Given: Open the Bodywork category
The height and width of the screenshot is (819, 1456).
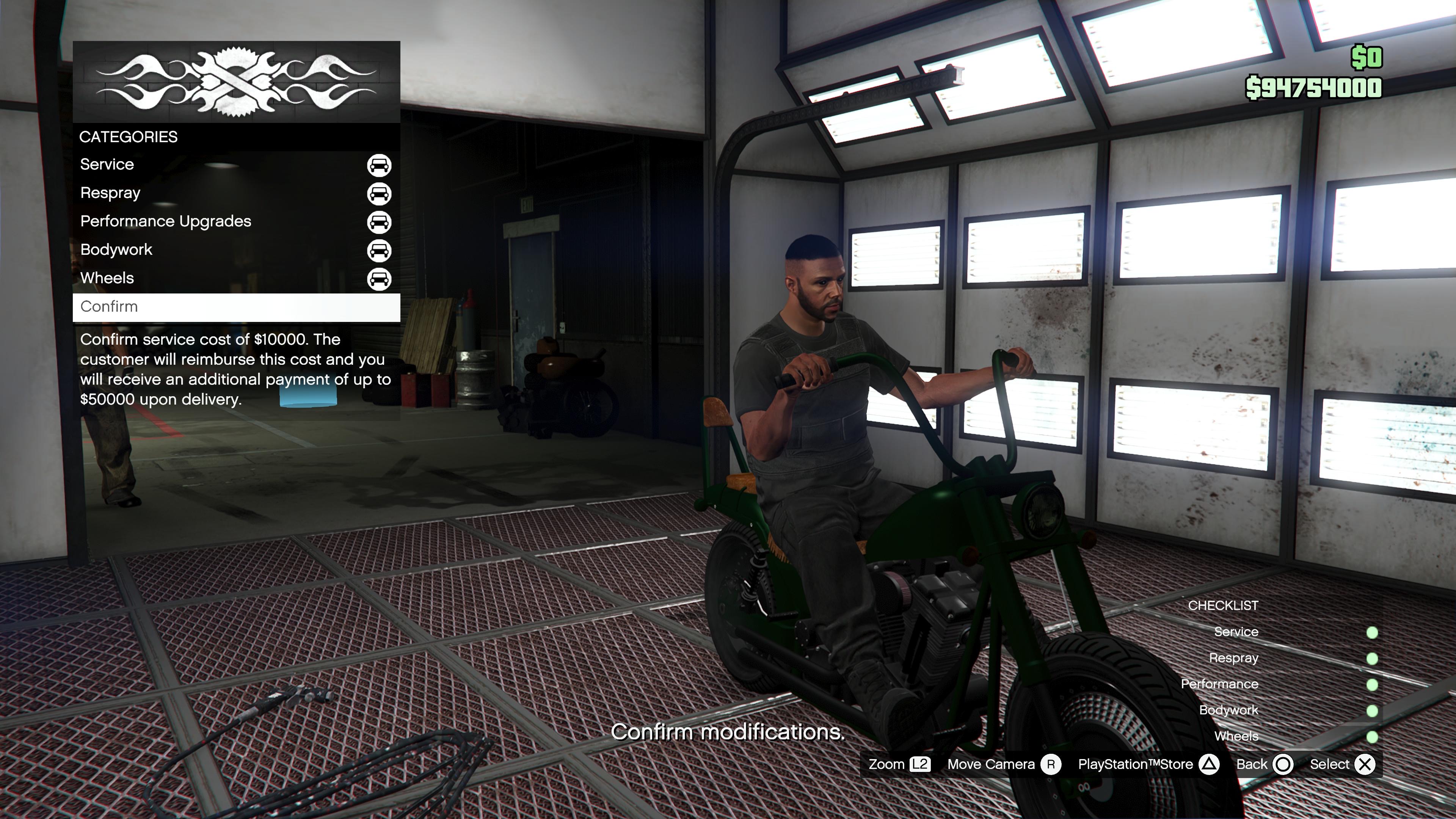Looking at the screenshot, I should tap(236, 250).
